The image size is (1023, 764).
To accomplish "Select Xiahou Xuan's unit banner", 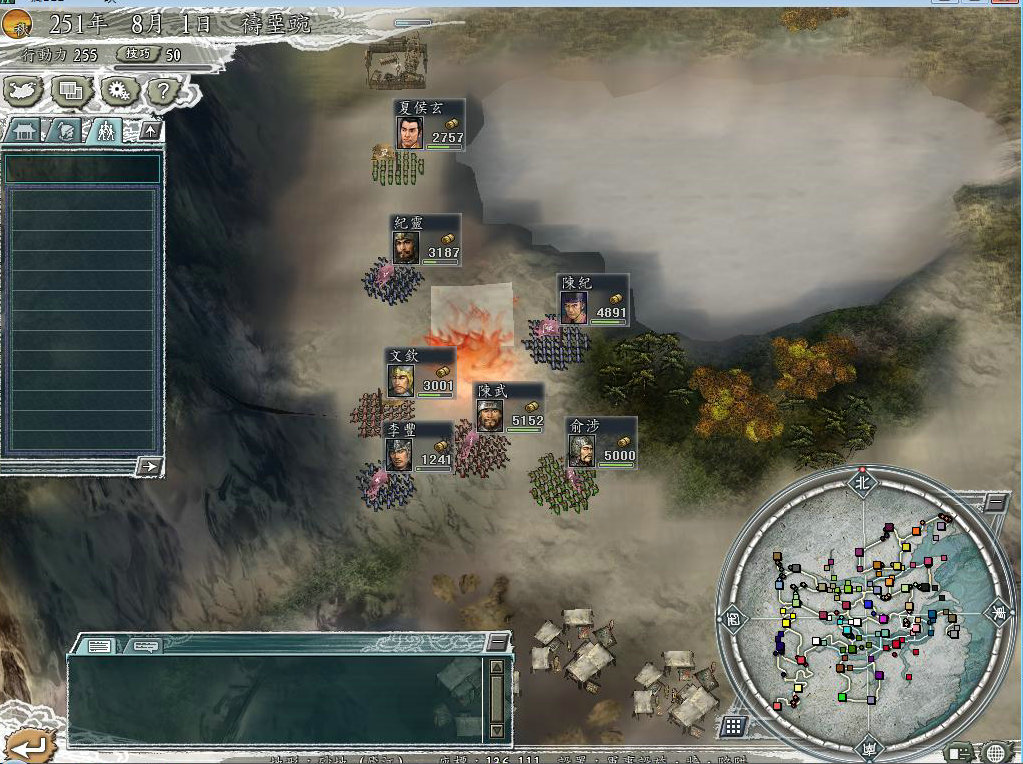I will point(429,125).
